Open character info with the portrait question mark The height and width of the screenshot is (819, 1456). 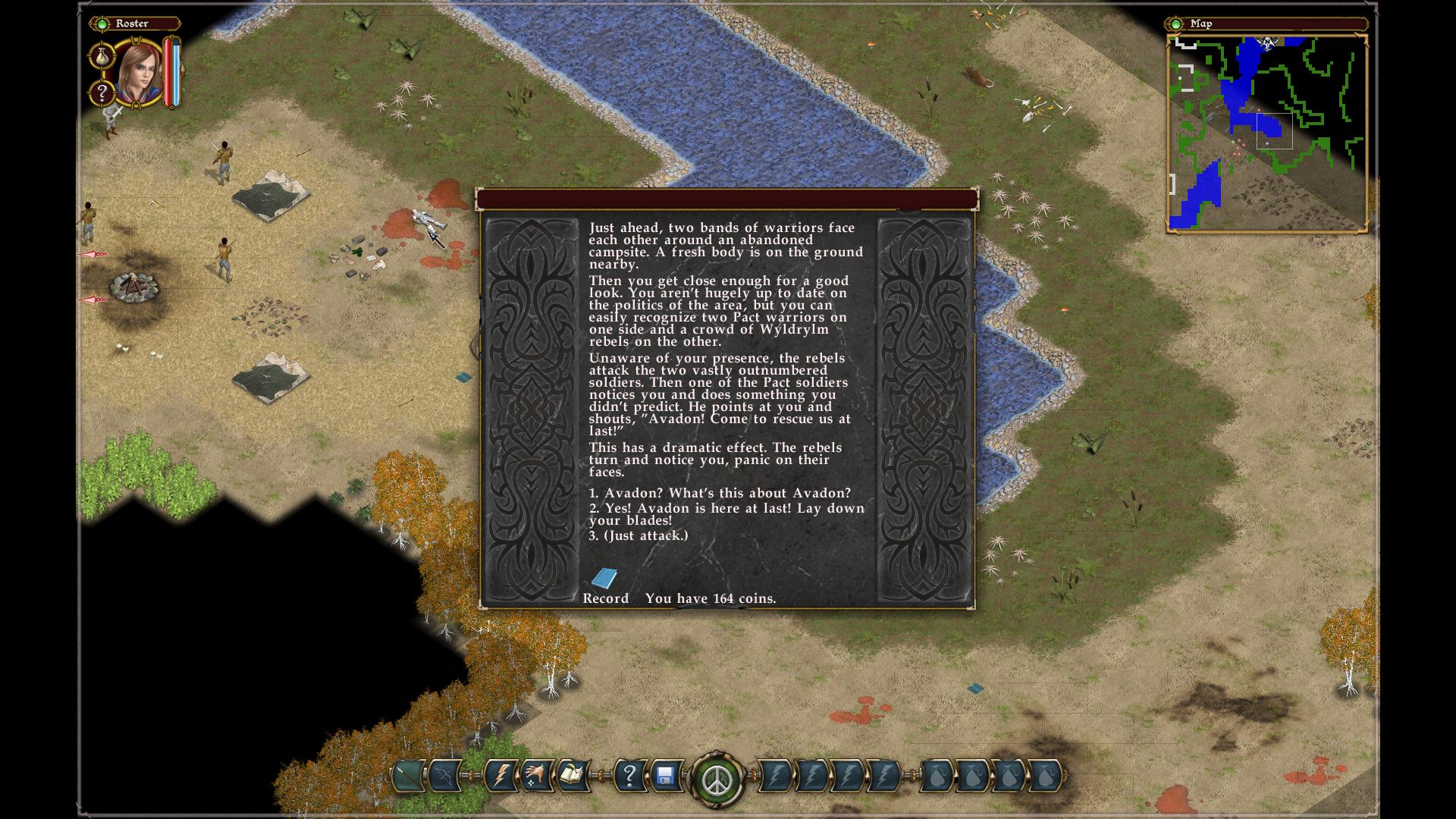click(x=101, y=93)
